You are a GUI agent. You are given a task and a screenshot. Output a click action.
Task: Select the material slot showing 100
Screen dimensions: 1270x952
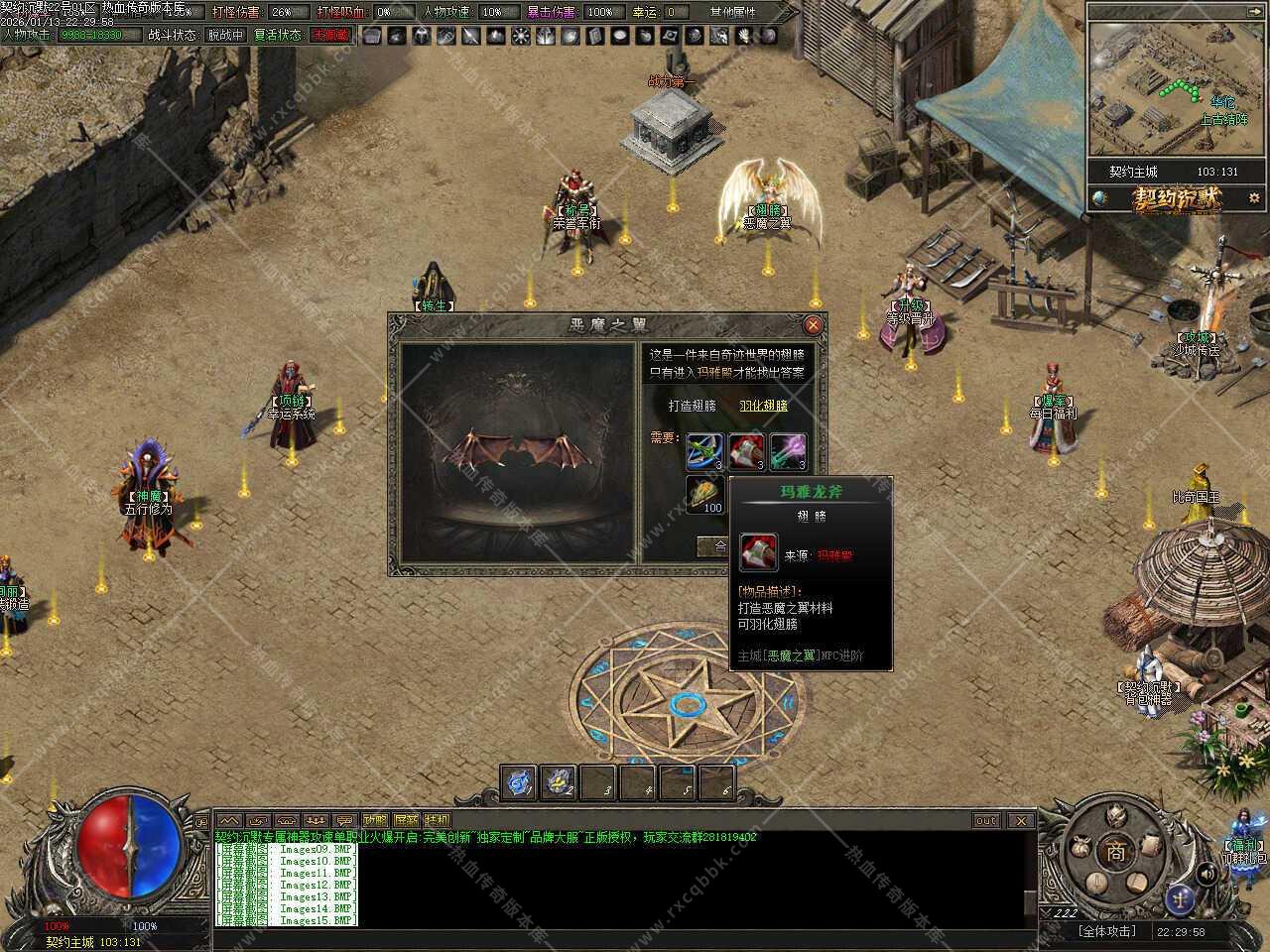(704, 493)
